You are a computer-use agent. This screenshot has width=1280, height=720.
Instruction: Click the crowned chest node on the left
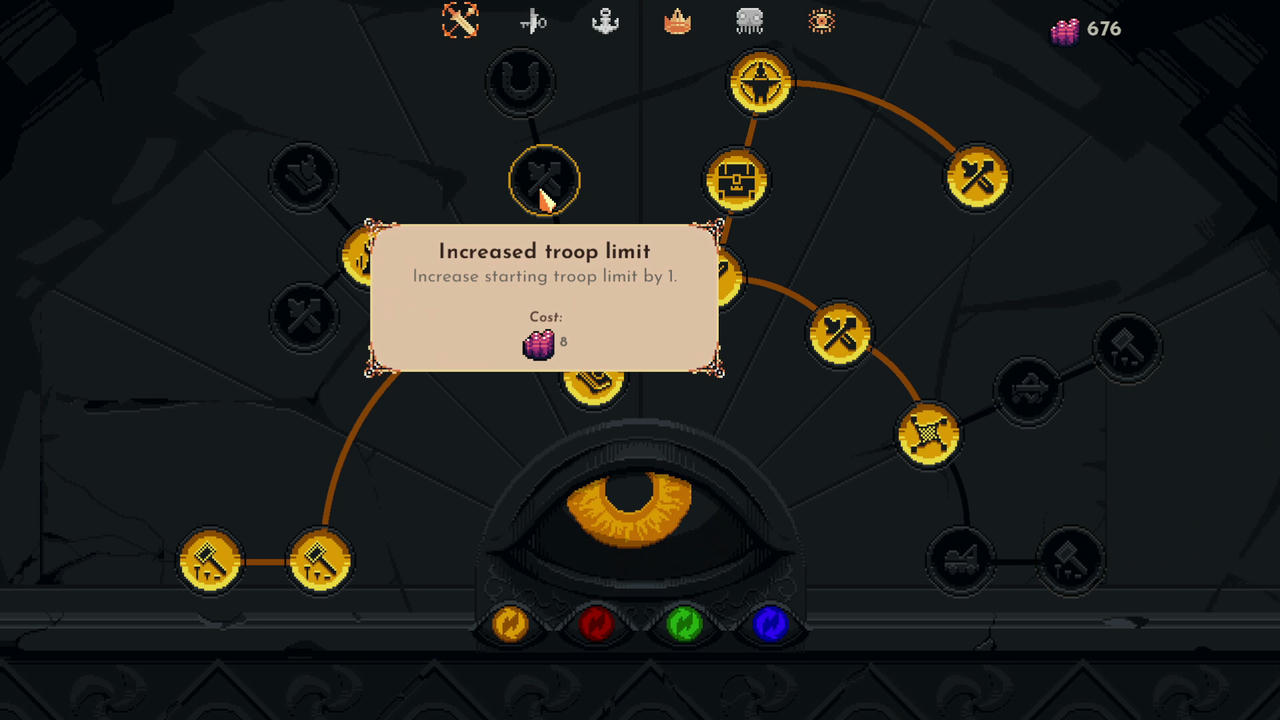pyautogui.click(x=303, y=176)
